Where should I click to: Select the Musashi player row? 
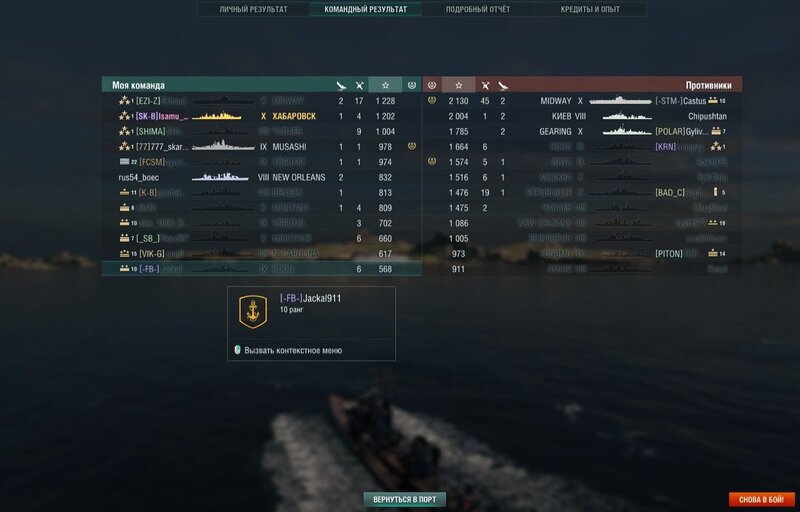click(x=260, y=146)
